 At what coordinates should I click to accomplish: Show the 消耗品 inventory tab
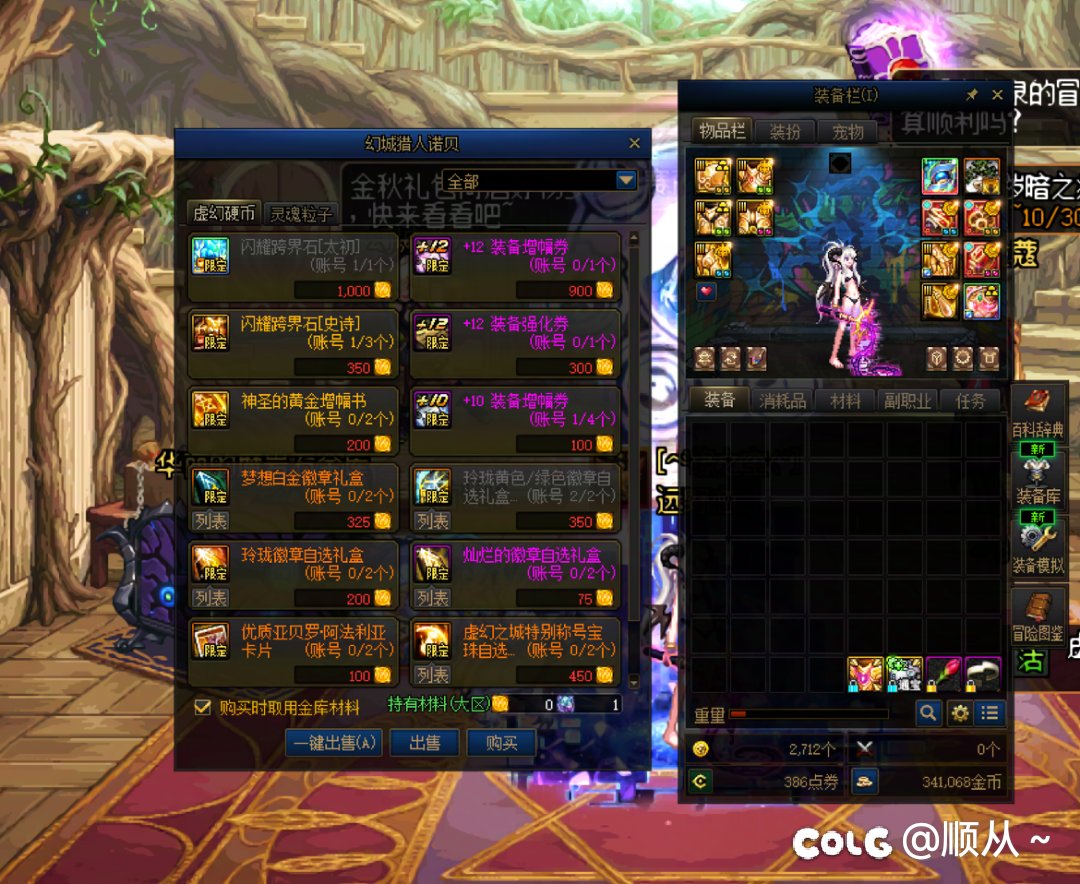click(782, 401)
